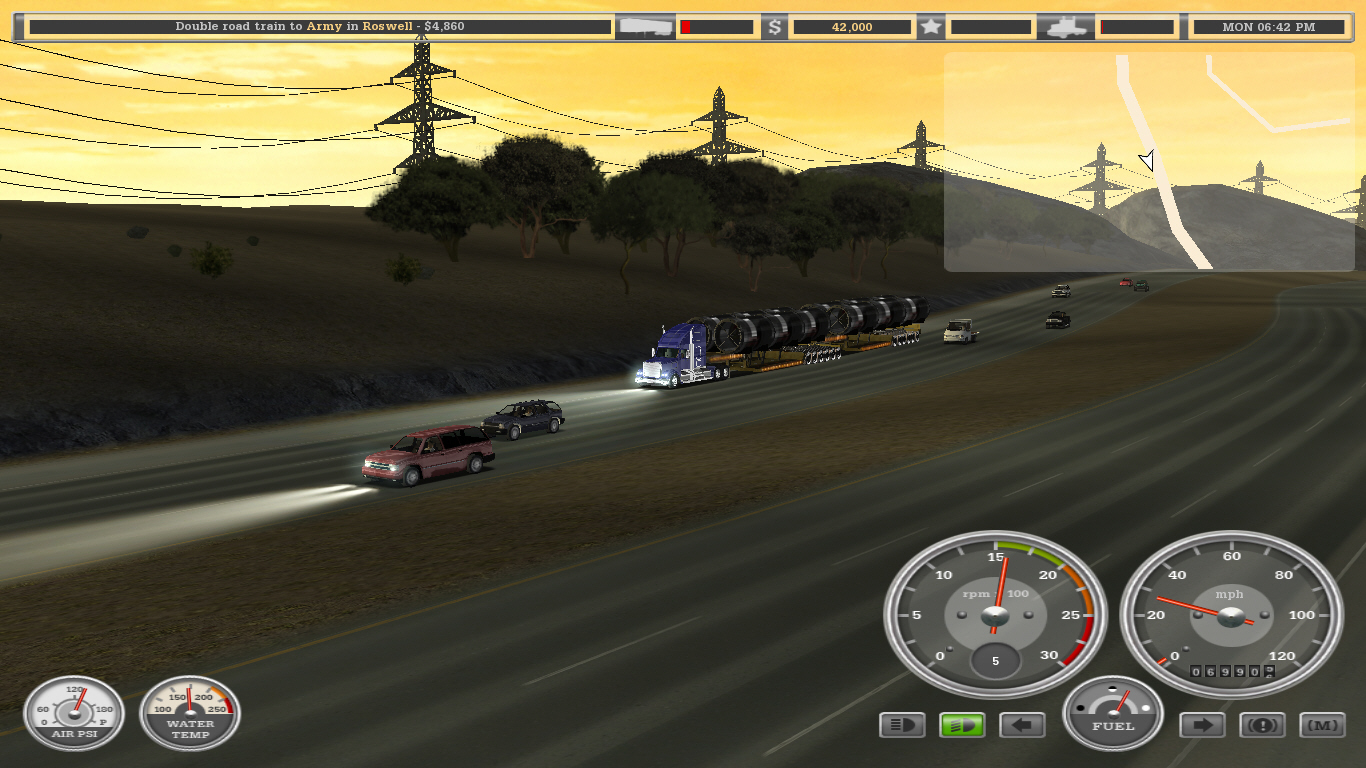This screenshot has height=768, width=1366.
Task: Toggle the high beam headlights button
Action: point(902,725)
